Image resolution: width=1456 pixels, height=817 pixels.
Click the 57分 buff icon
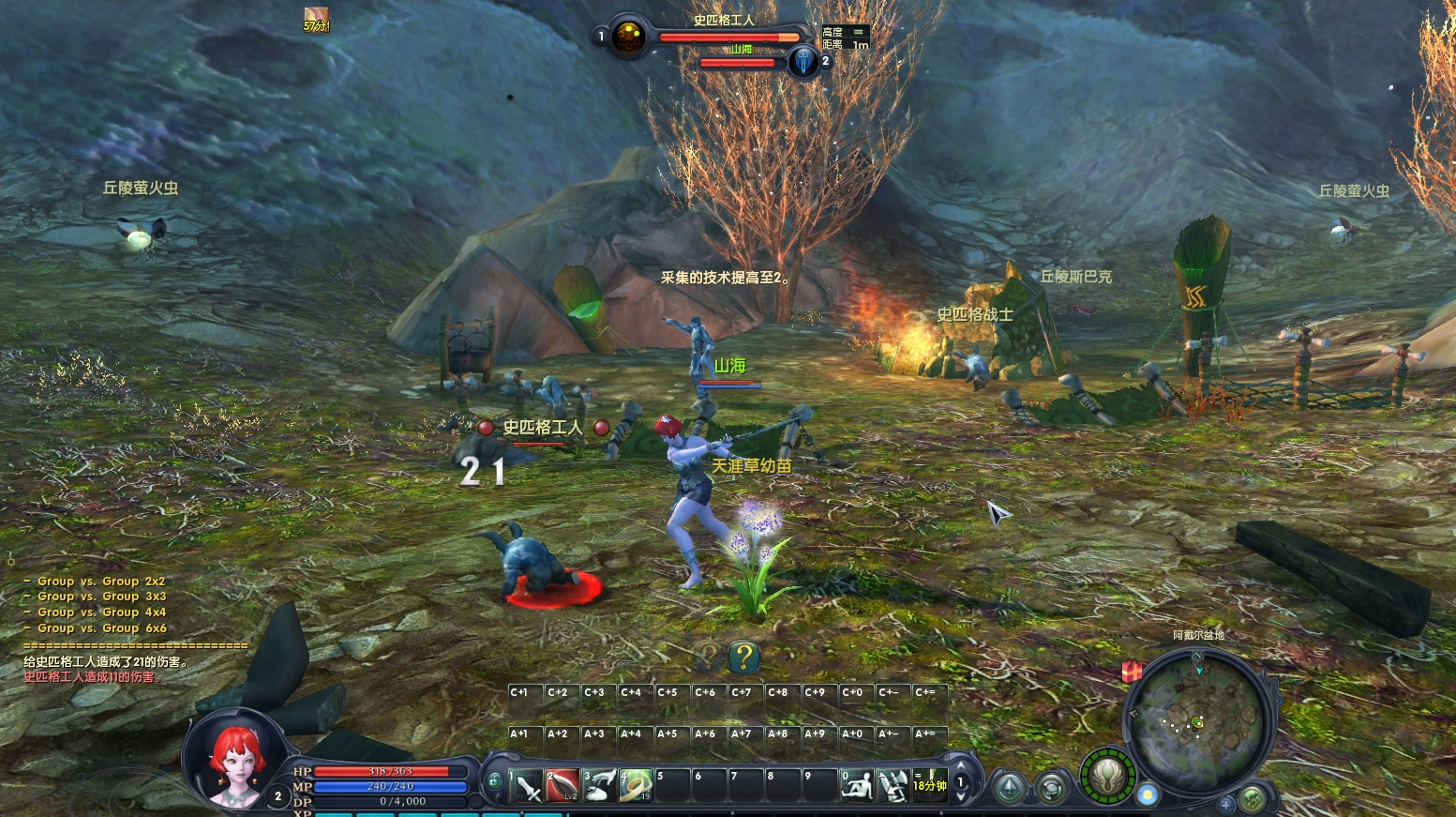point(316,19)
